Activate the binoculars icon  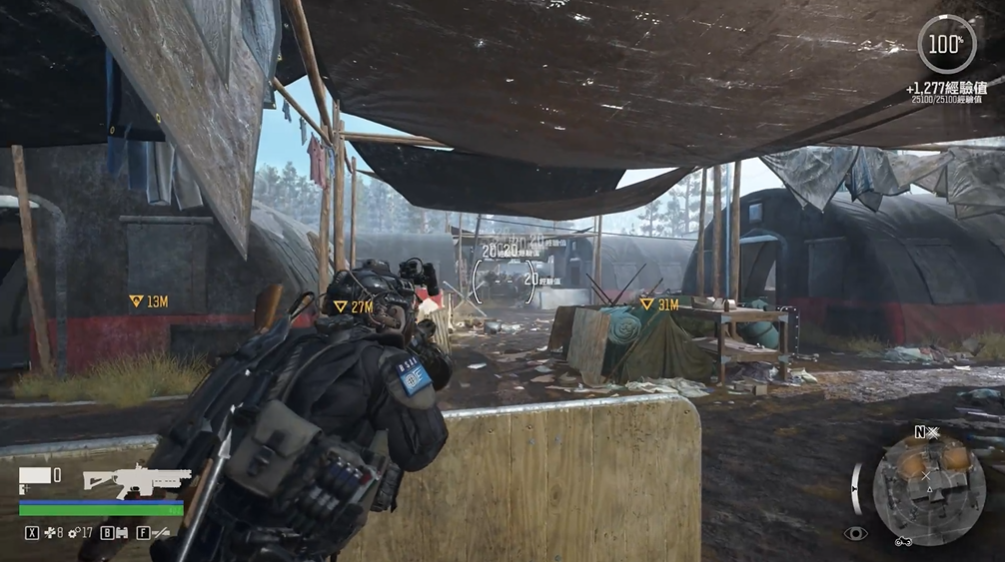[x=121, y=533]
